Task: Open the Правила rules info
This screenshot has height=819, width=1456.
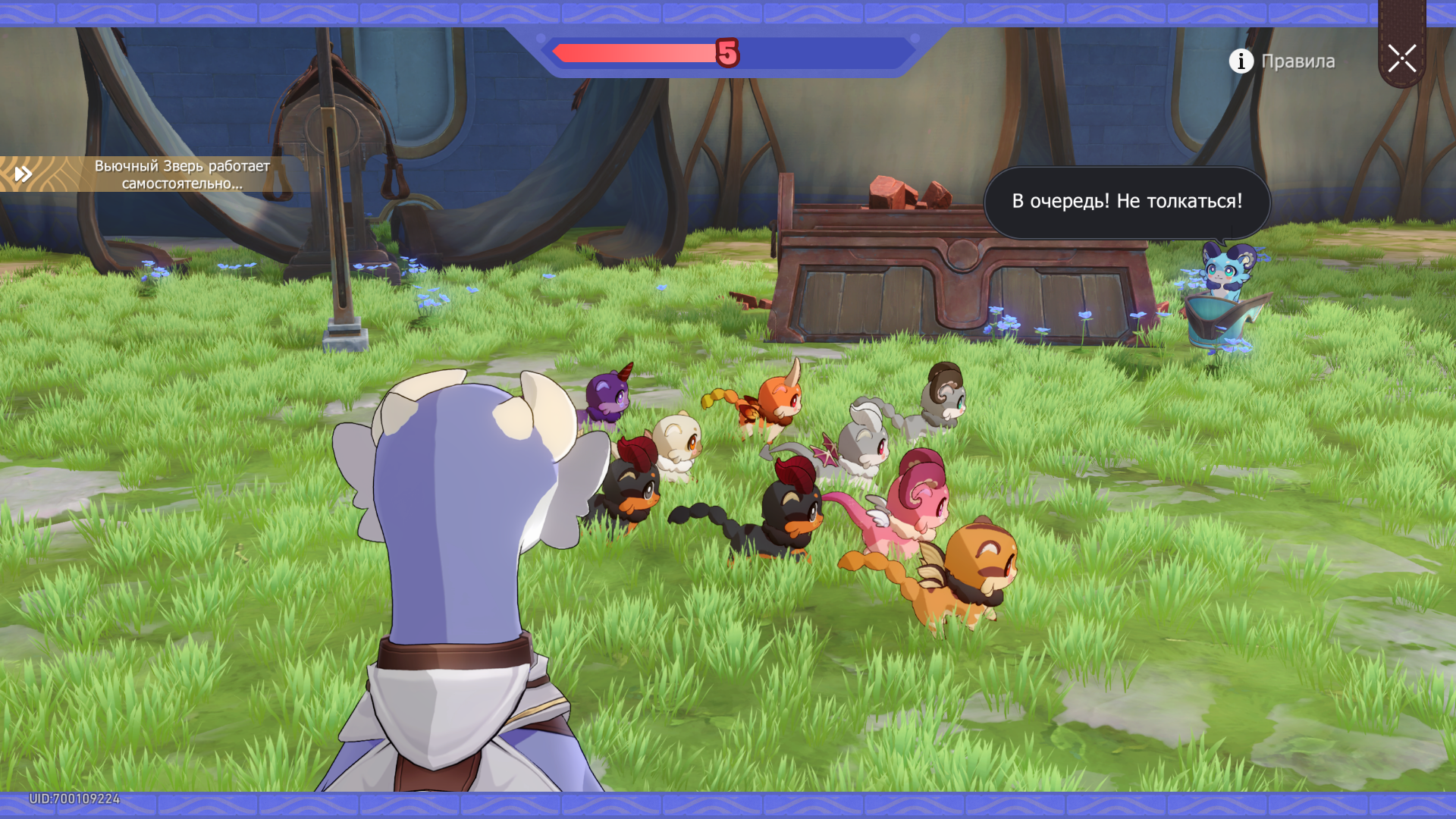Action: 1282,61
